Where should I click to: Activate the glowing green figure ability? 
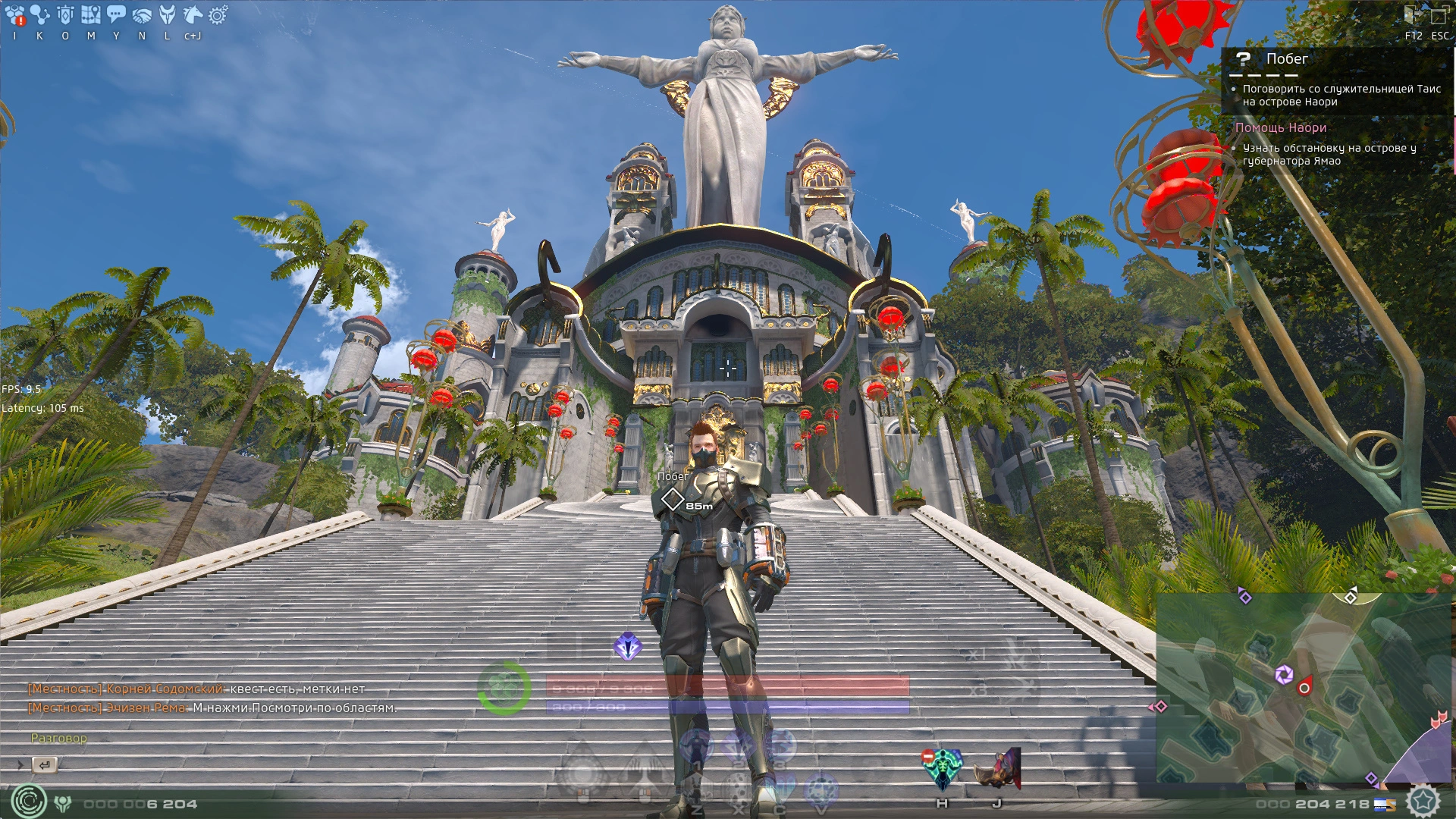(942, 769)
